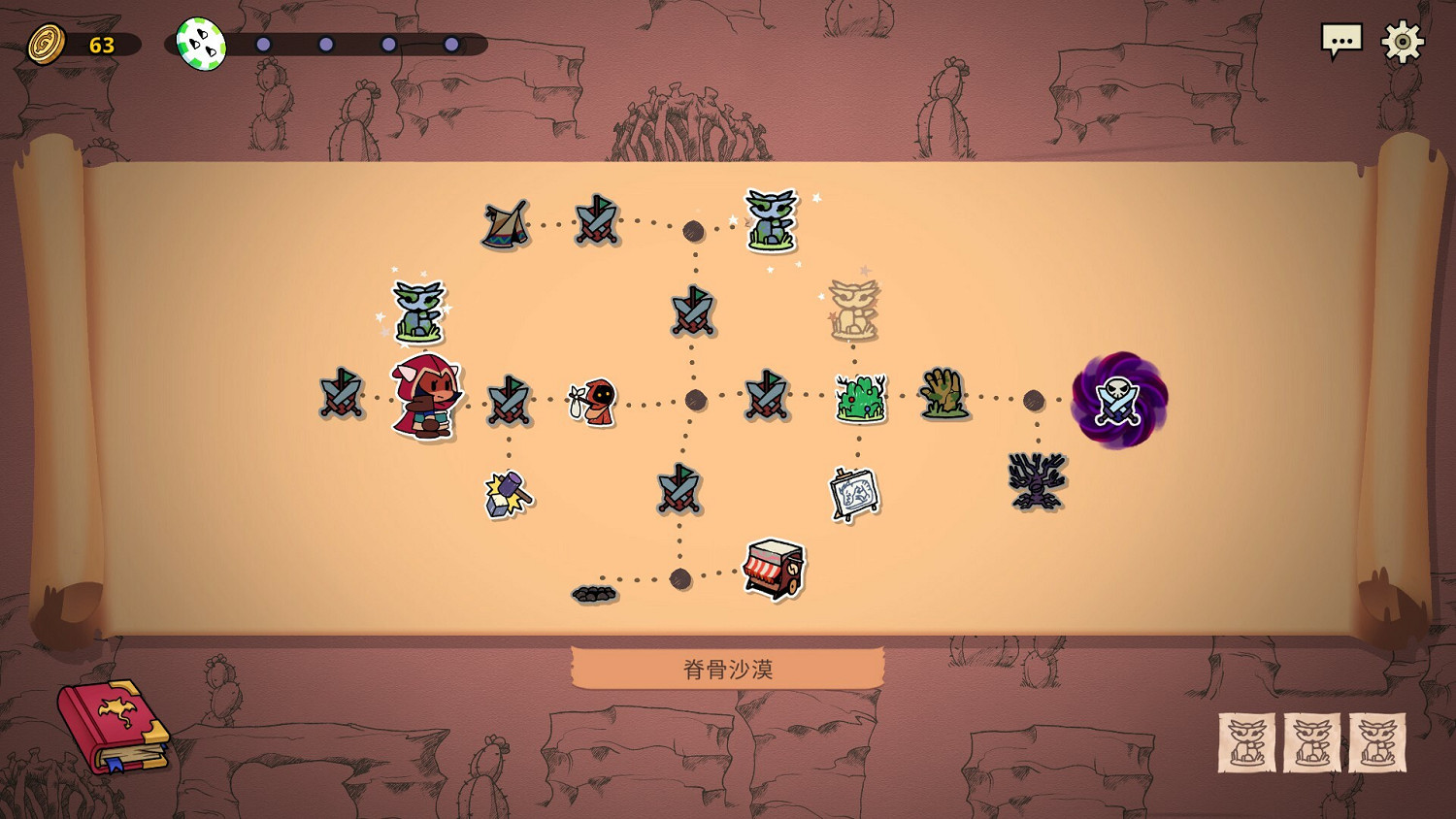Open the forge hammer node
1456x819 pixels.
click(x=508, y=495)
